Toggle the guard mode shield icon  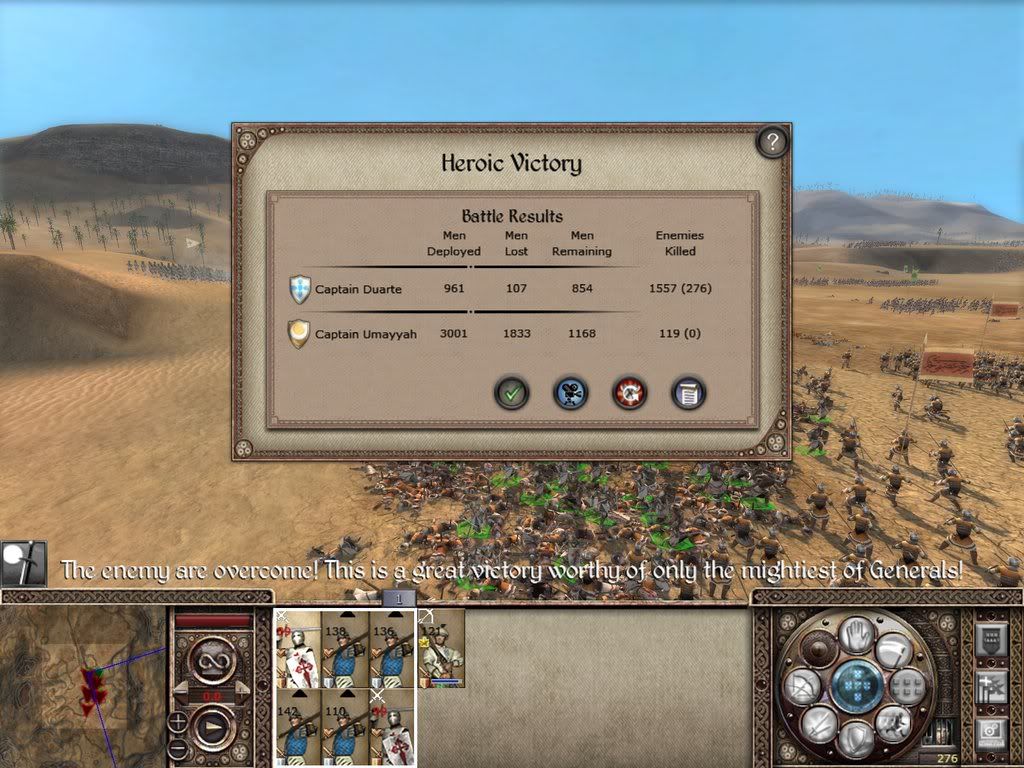tap(857, 741)
